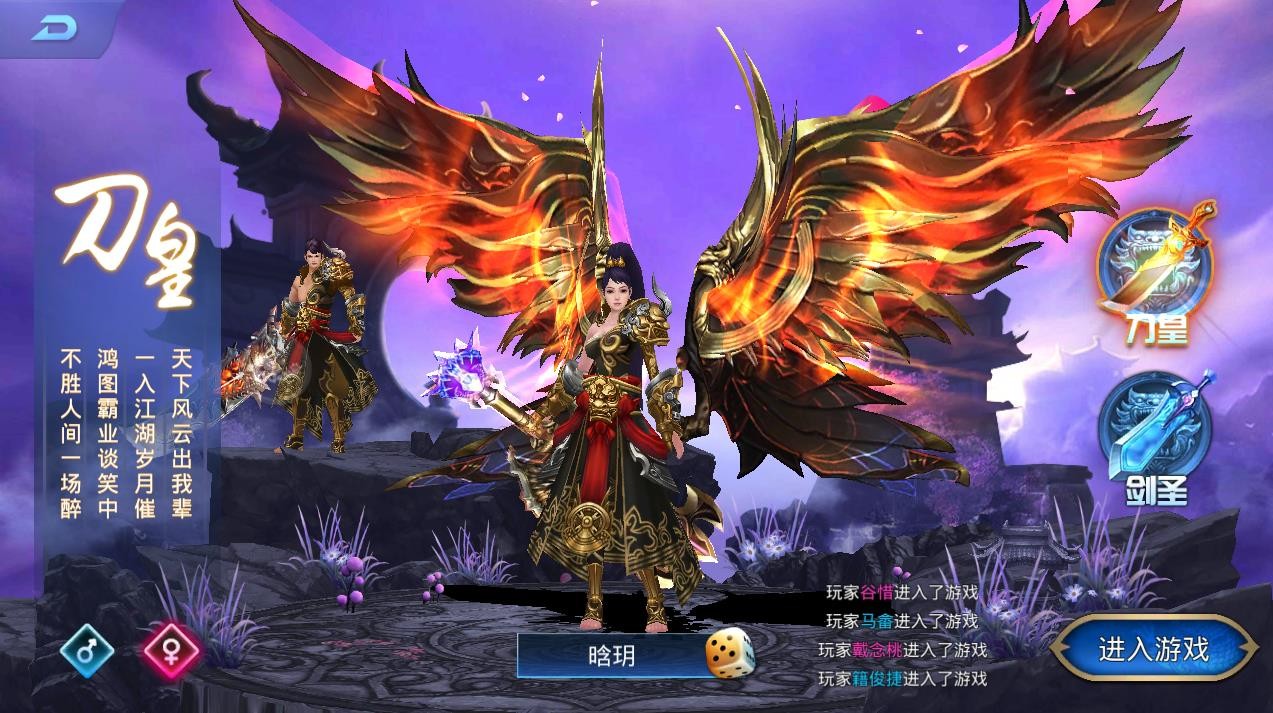Roll the dice for a random name
The height and width of the screenshot is (713, 1273).
pos(730,655)
